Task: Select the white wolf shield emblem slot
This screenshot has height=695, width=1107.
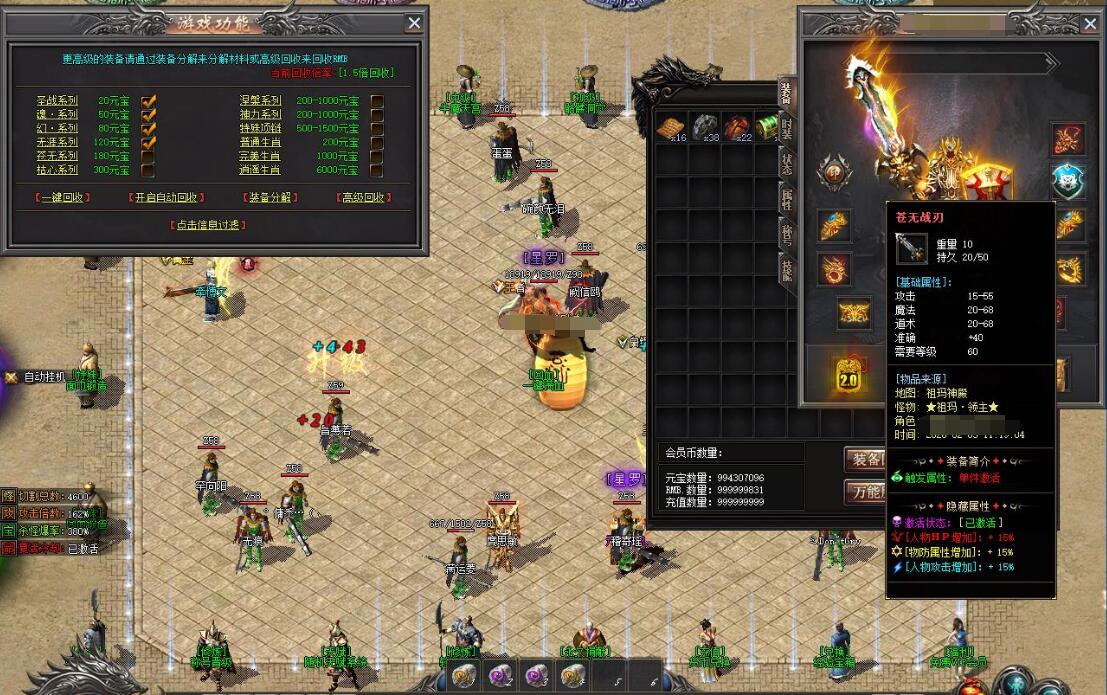Action: pyautogui.click(x=1068, y=182)
